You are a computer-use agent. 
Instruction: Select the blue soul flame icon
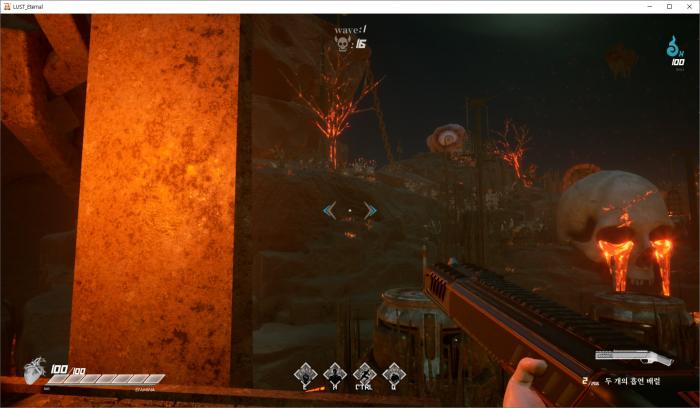coord(677,46)
